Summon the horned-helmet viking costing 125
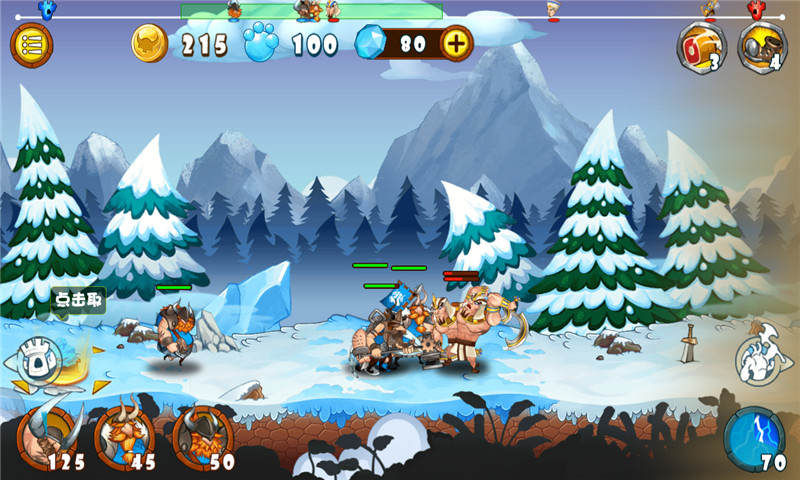800x480 pixels. [x=48, y=433]
